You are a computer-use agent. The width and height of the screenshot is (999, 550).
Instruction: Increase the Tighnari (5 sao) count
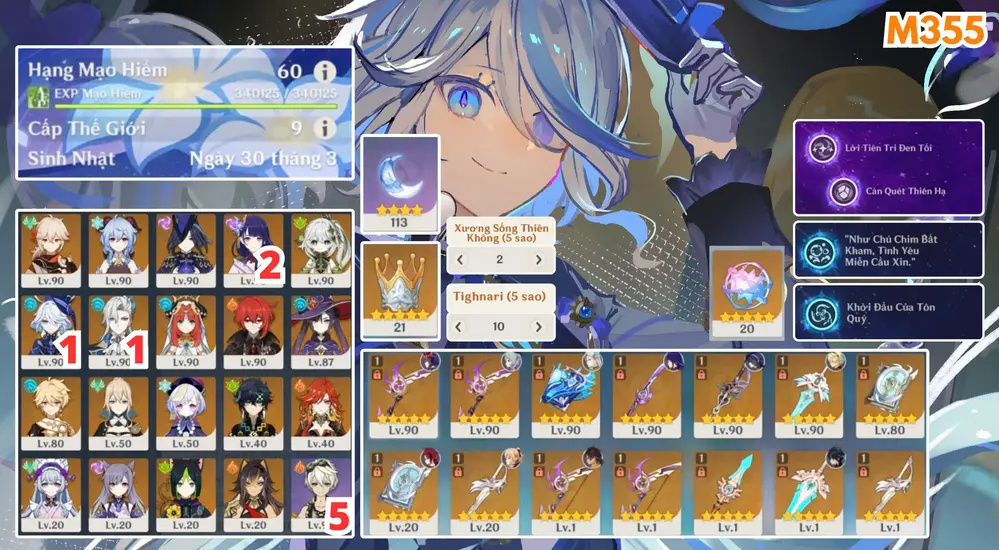[538, 326]
